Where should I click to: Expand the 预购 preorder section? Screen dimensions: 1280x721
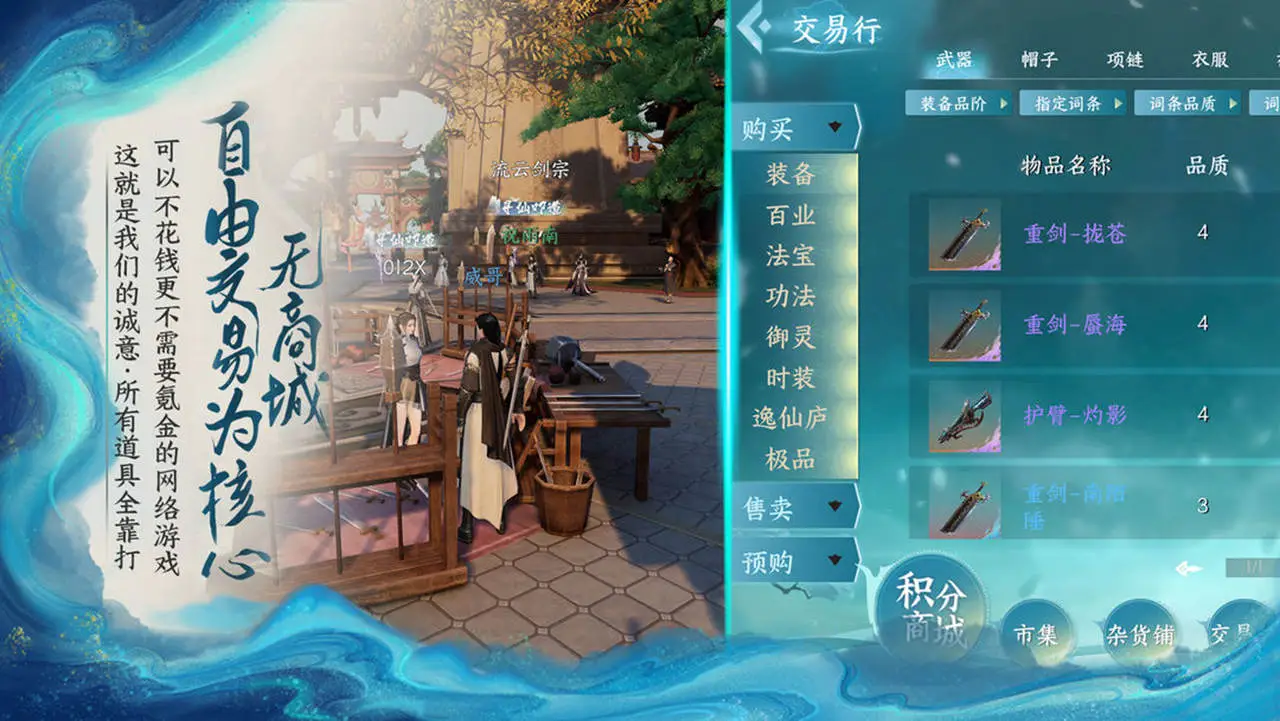point(788,561)
